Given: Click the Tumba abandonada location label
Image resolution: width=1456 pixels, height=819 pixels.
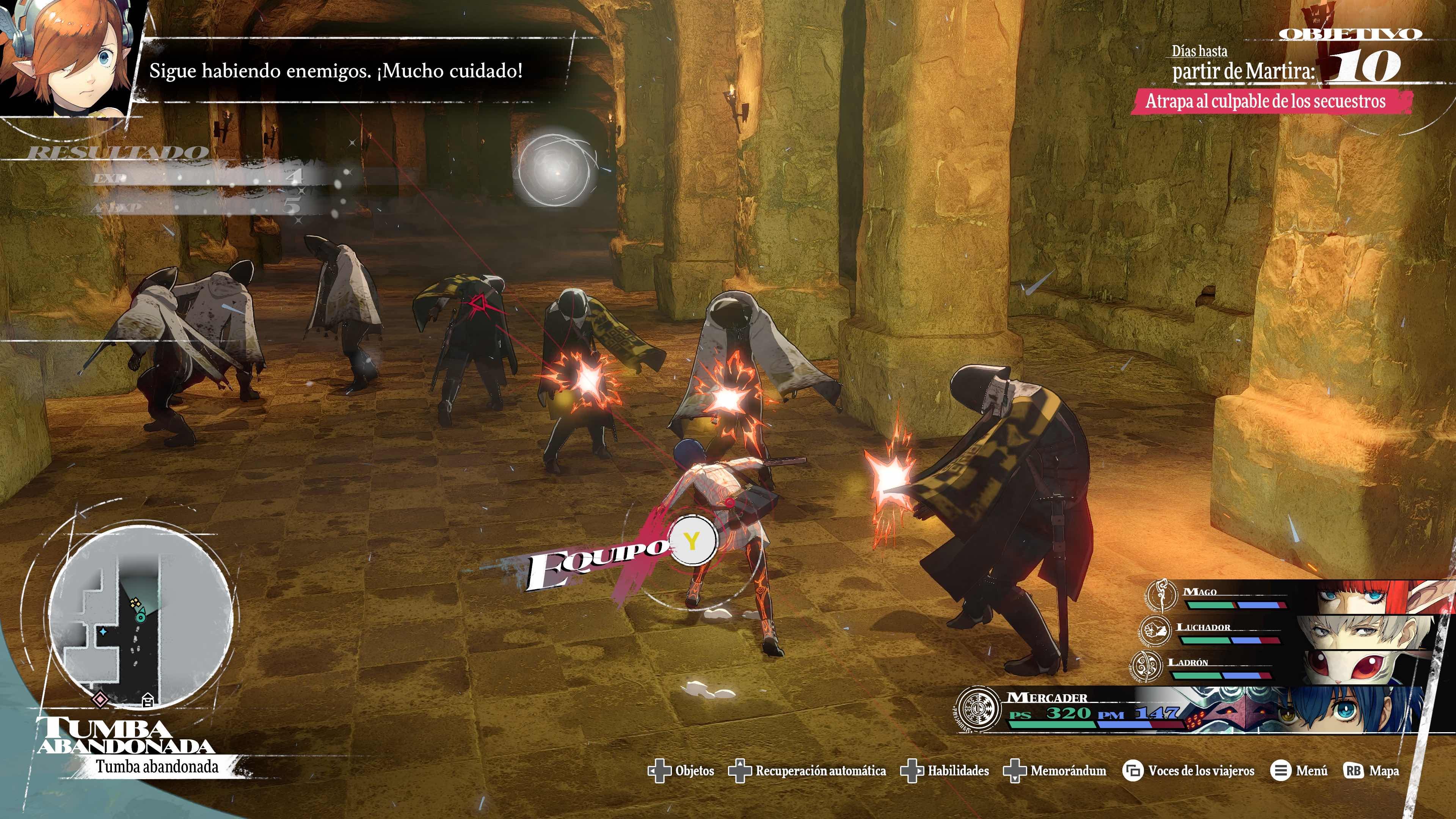Looking at the screenshot, I should (157, 767).
